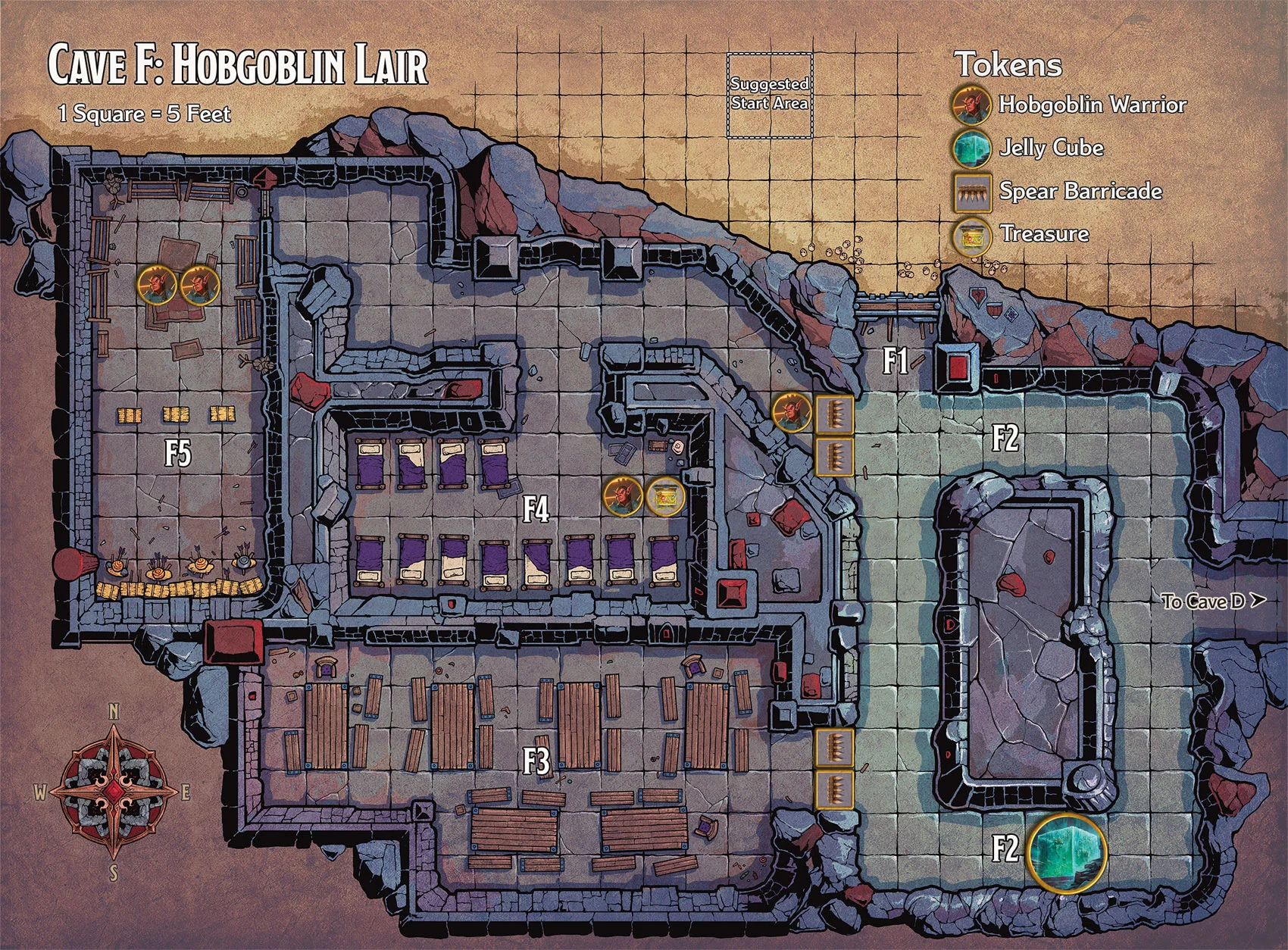This screenshot has height=950, width=1288.
Task: Select the Spear Barricade legend icon
Action: click(x=974, y=191)
